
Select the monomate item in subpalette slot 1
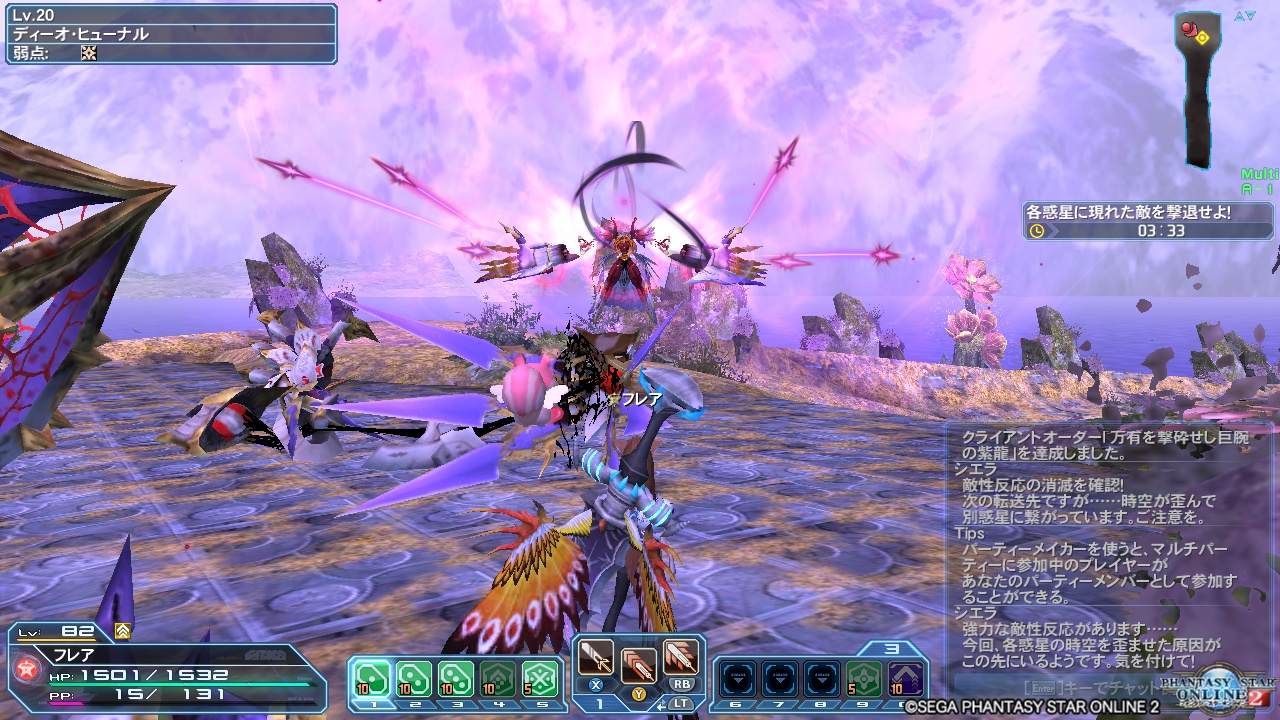371,677
